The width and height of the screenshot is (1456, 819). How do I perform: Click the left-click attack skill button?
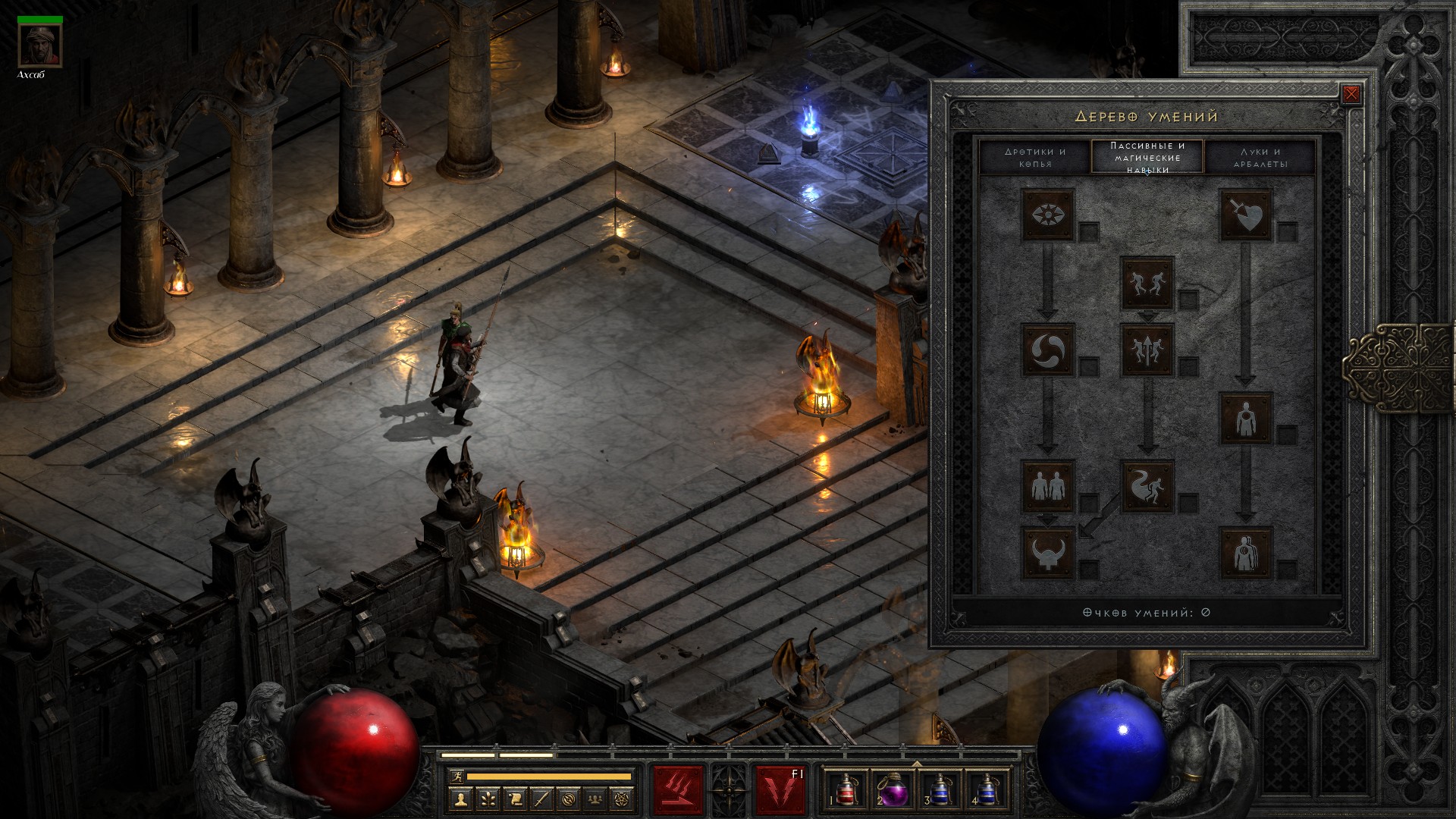(x=678, y=790)
